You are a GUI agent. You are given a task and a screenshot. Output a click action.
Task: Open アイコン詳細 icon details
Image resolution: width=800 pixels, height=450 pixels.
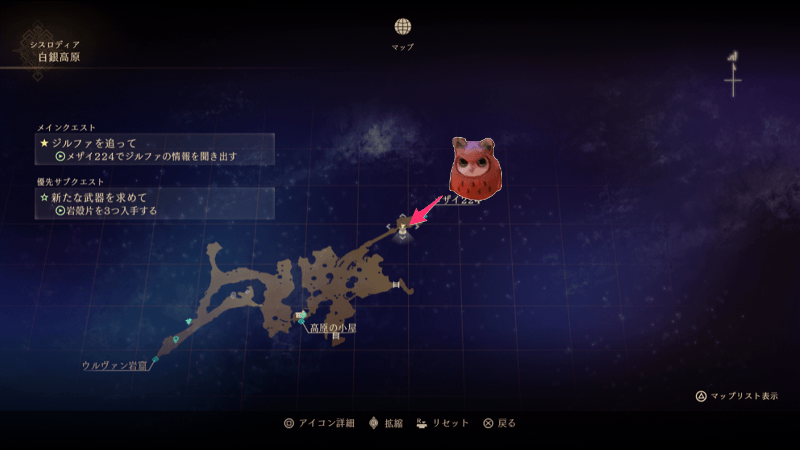point(318,423)
